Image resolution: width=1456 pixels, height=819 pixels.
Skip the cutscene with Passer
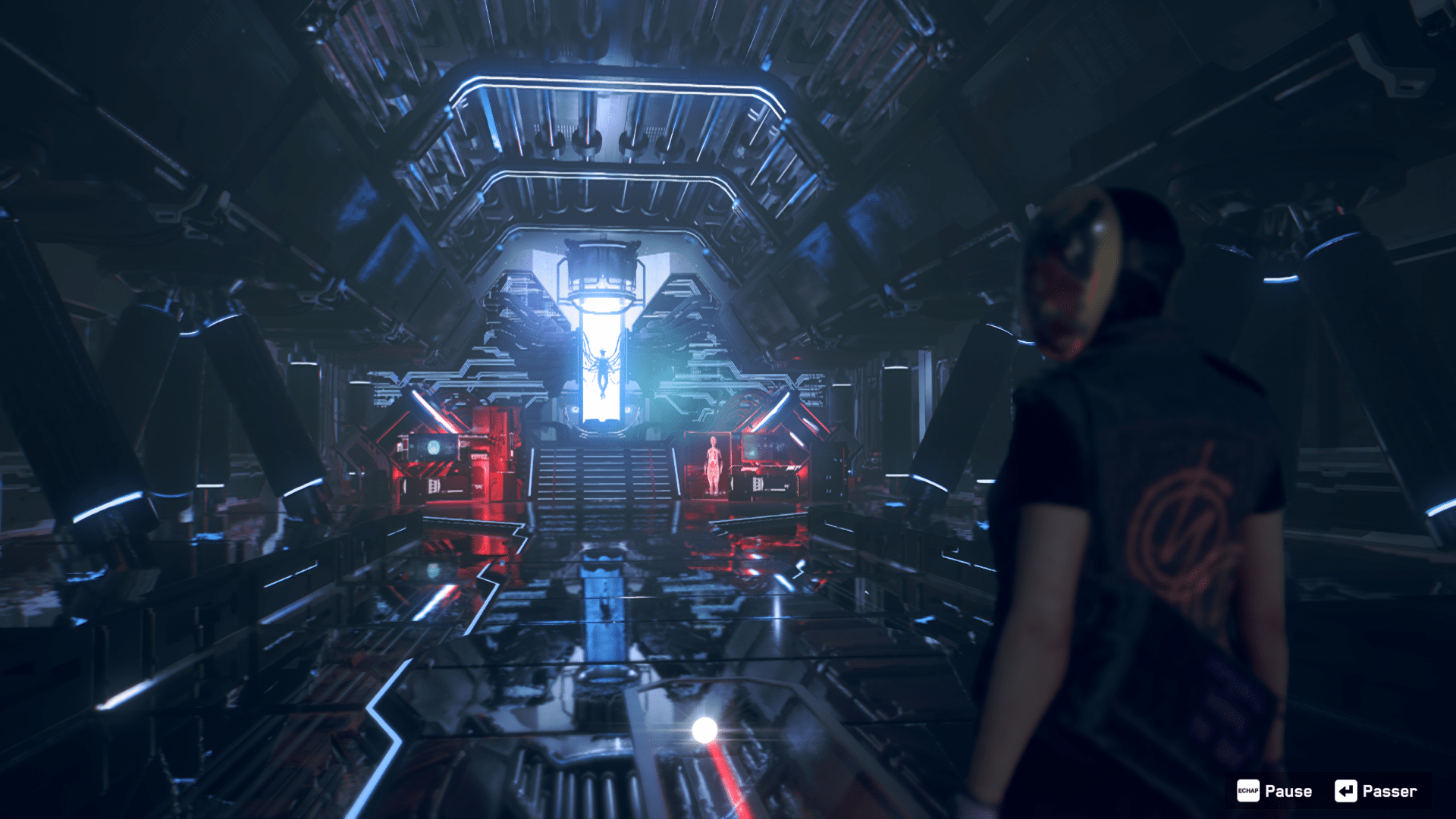click(x=1376, y=791)
